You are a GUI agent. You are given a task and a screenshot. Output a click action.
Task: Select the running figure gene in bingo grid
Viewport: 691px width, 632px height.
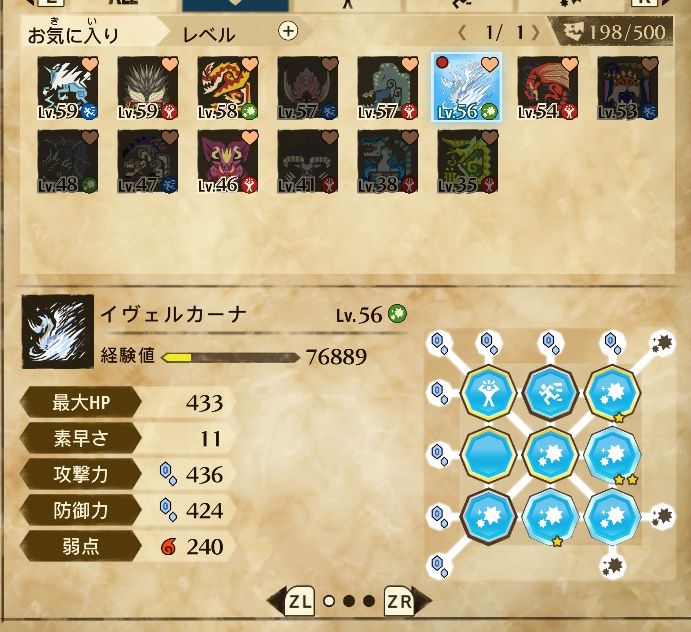tap(550, 390)
